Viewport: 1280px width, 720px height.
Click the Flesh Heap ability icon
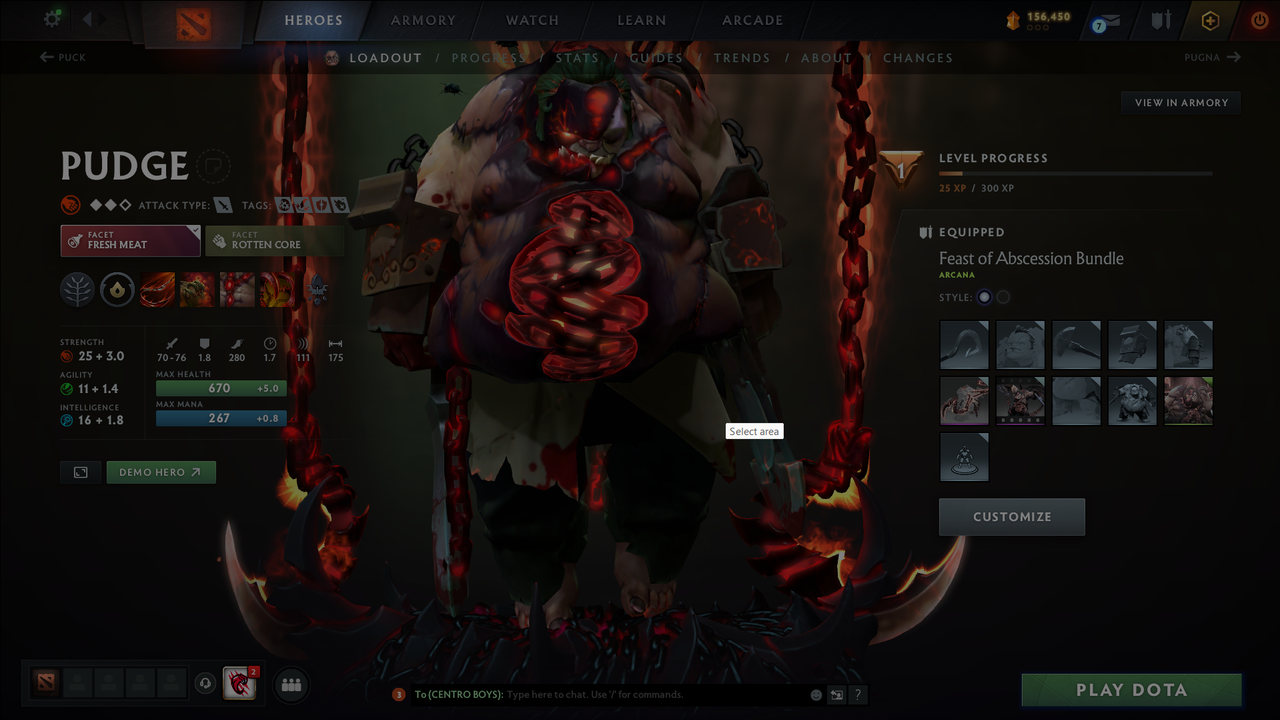tap(236, 290)
